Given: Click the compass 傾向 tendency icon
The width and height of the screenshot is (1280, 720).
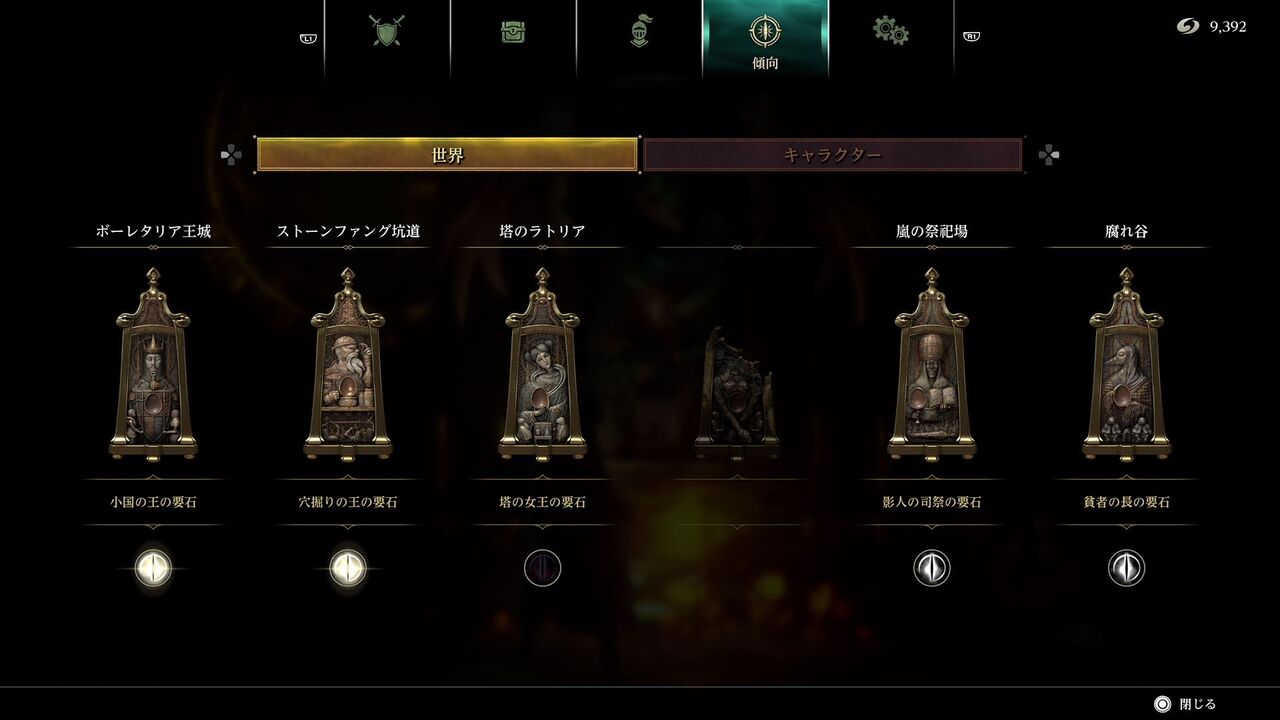Looking at the screenshot, I should pyautogui.click(x=765, y=31).
